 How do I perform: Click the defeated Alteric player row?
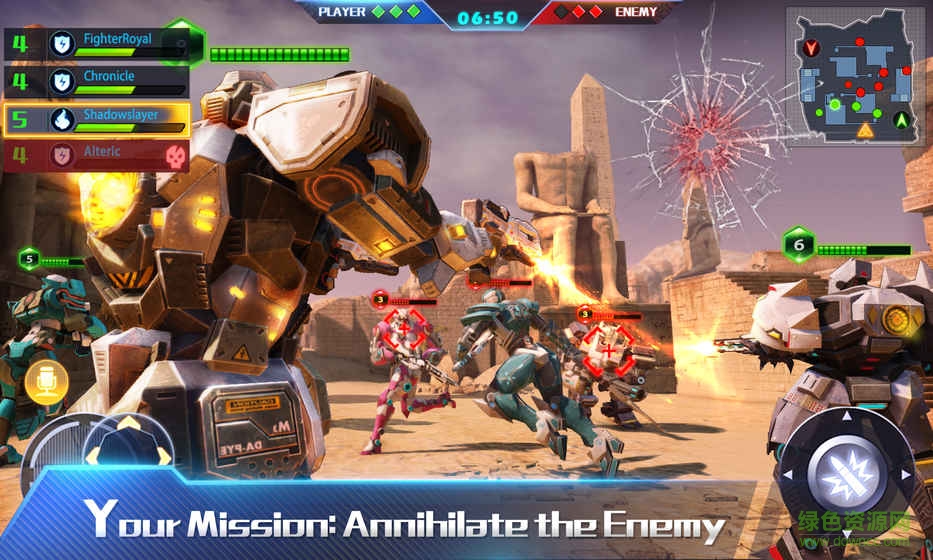coord(97,156)
